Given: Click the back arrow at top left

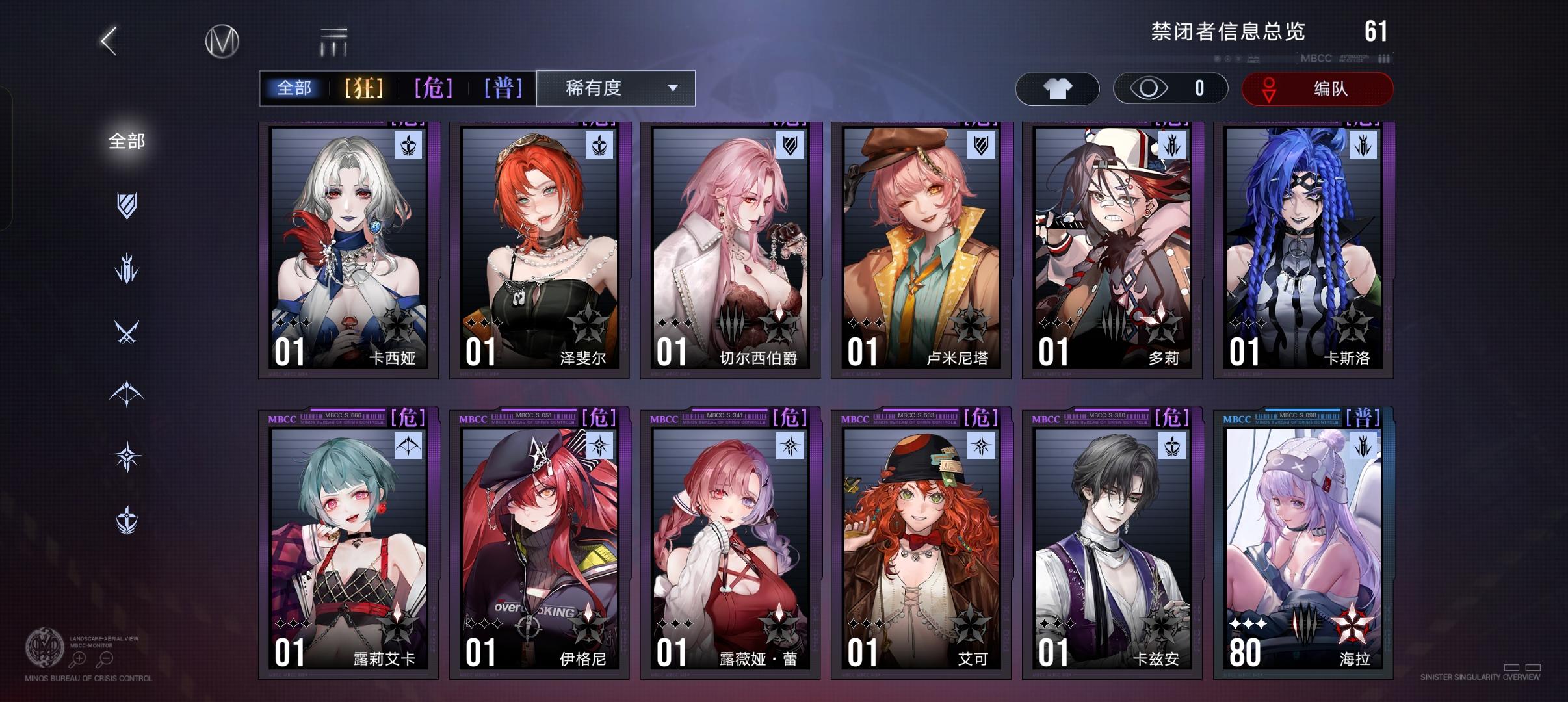Looking at the screenshot, I should [108, 40].
